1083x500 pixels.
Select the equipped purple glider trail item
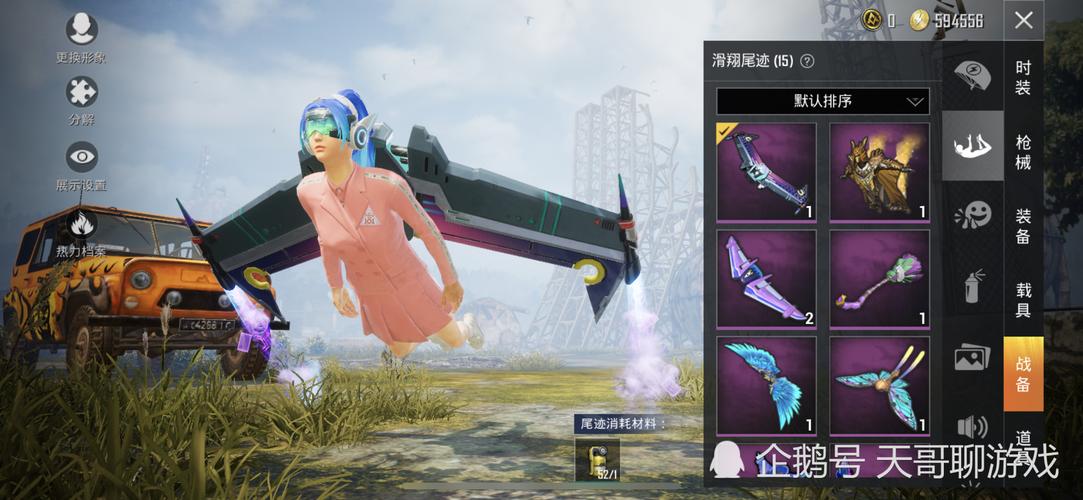tap(766, 171)
